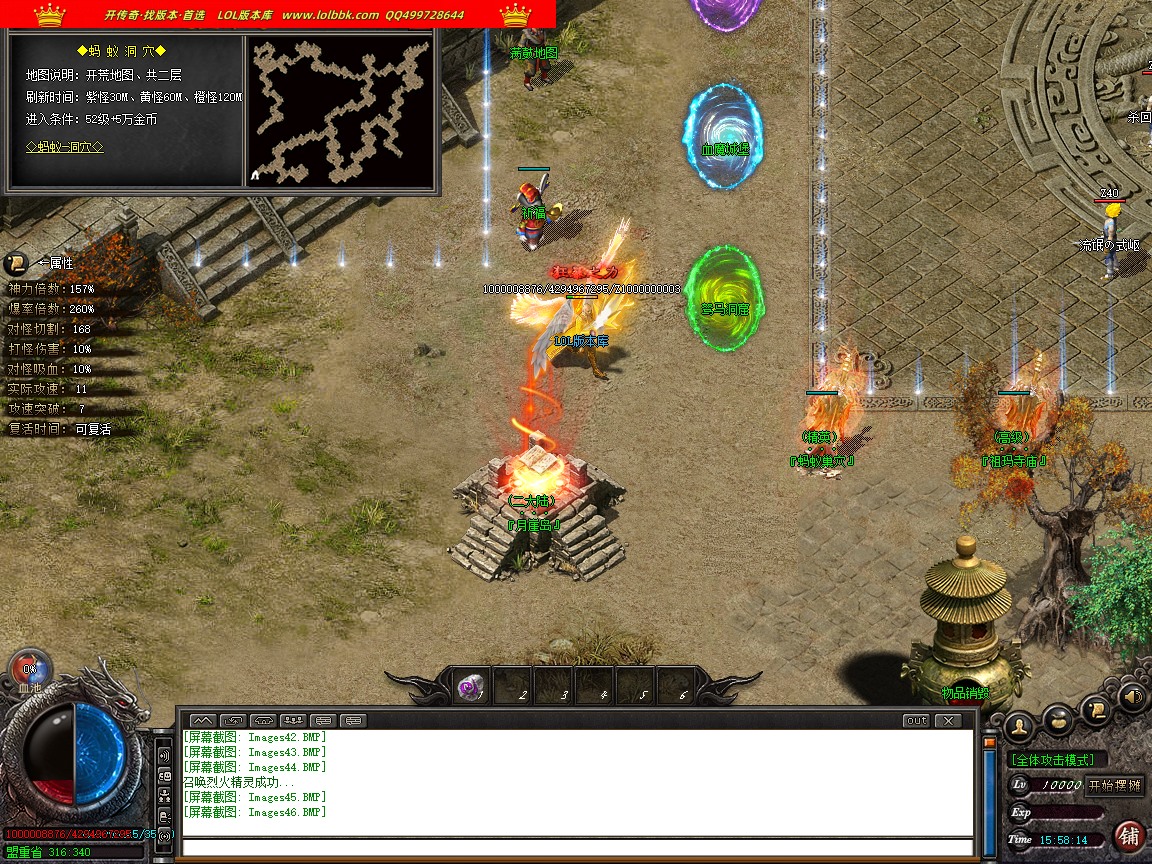Click the 开始摆摊 stall button
The image size is (1152, 864).
pos(1115,785)
